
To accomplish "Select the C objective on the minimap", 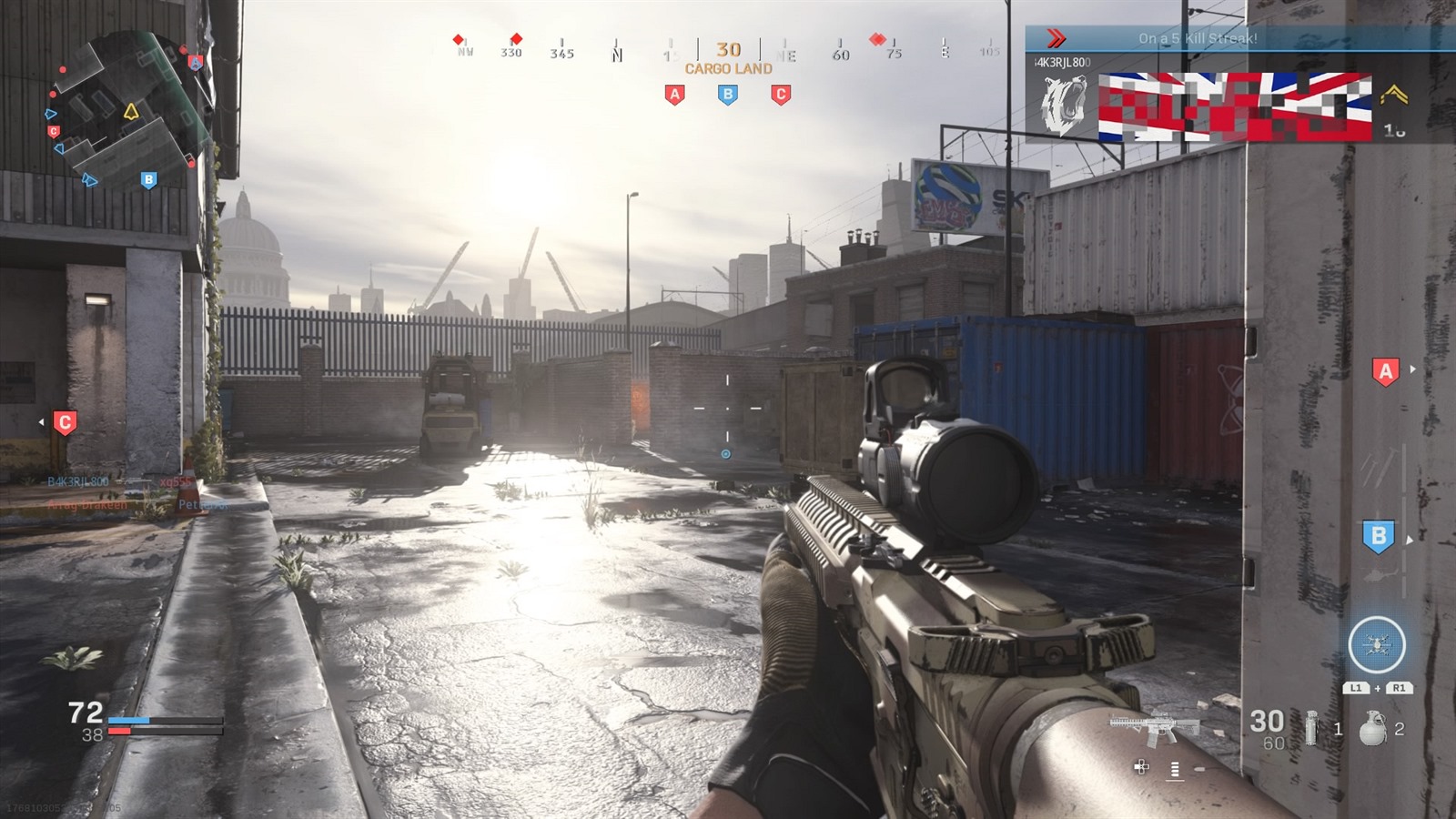I will [54, 131].
